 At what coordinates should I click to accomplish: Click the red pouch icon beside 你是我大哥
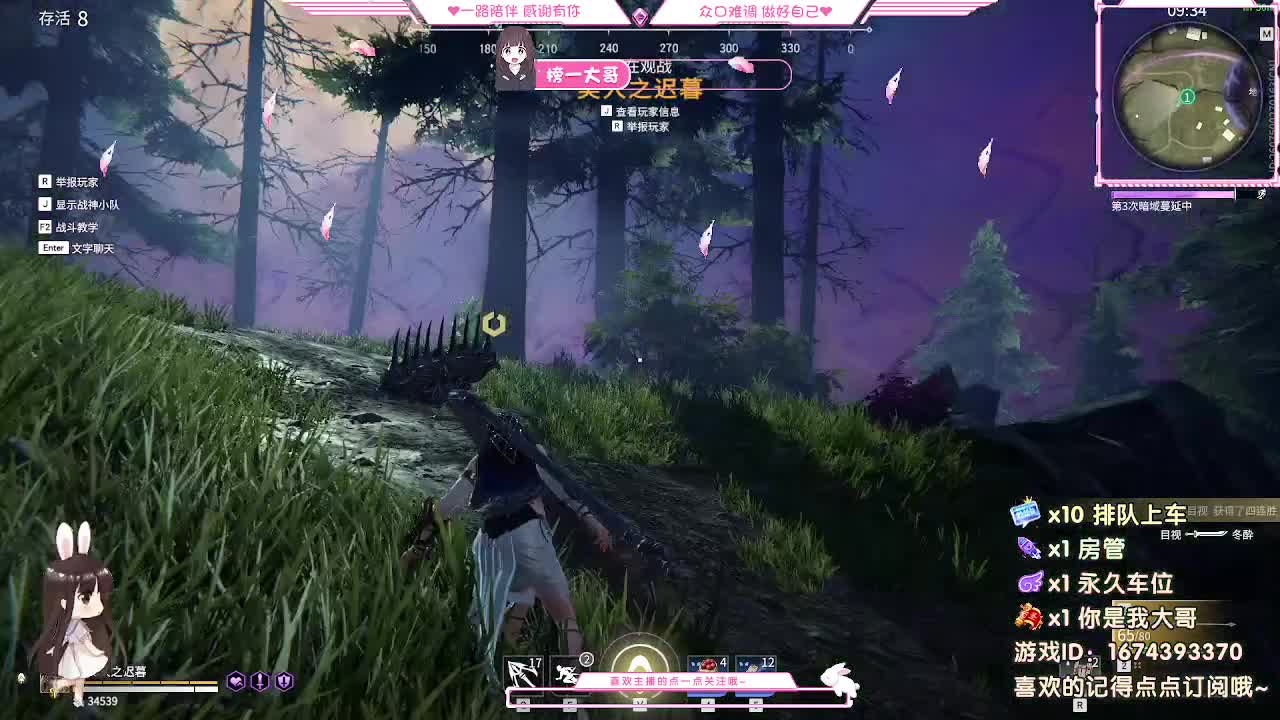point(1029,617)
